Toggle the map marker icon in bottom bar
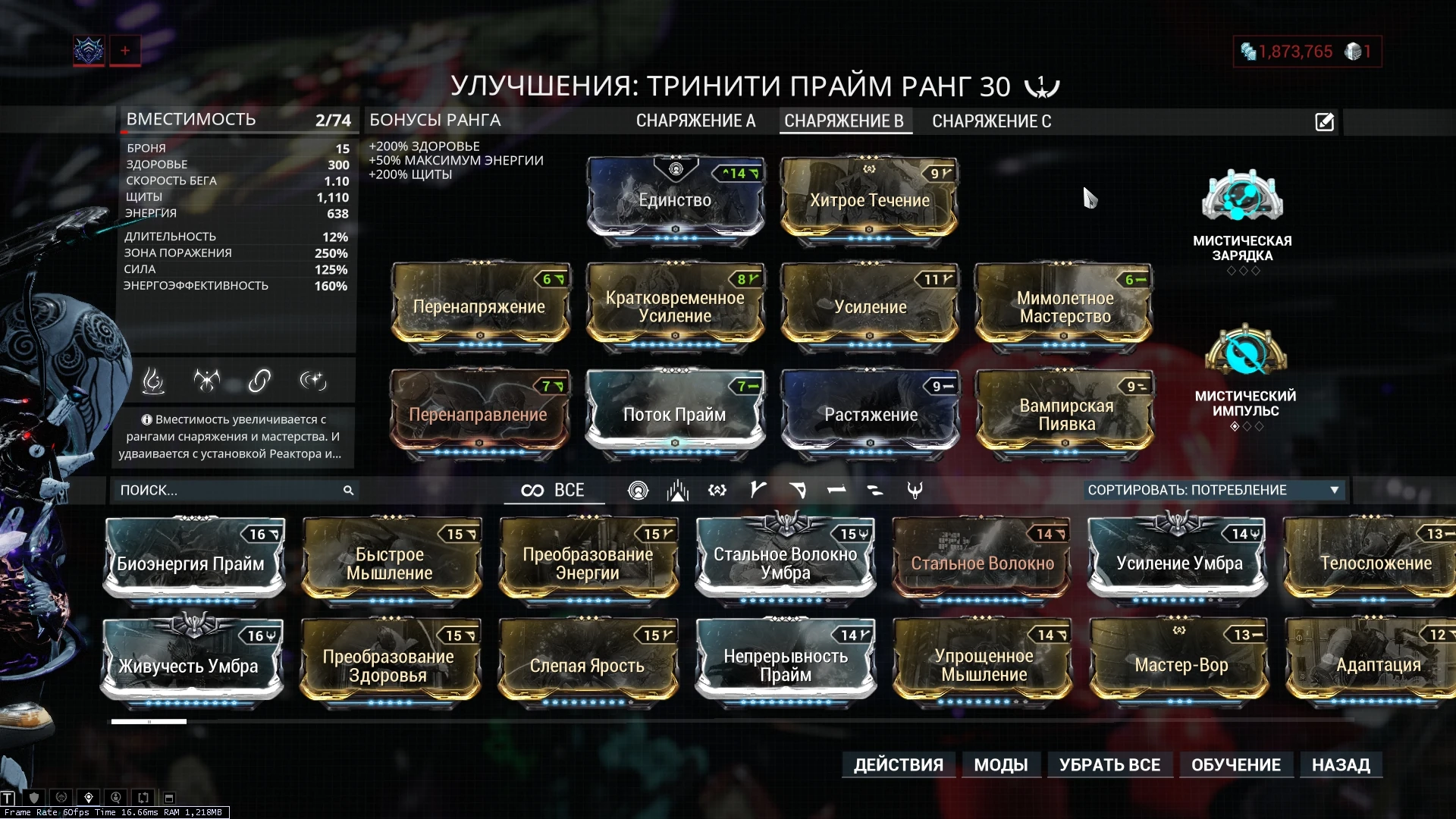 (89, 797)
